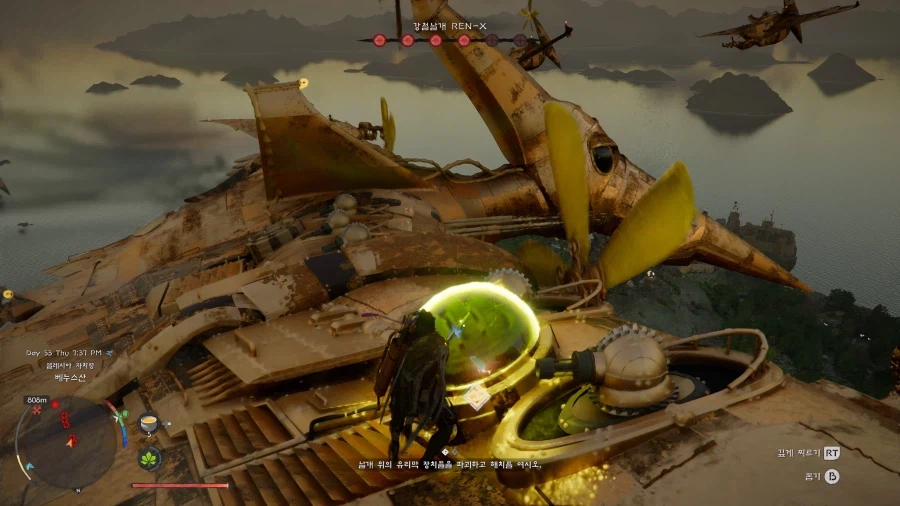Select the soup bowl food item
900x506 pixels.
(x=149, y=422)
